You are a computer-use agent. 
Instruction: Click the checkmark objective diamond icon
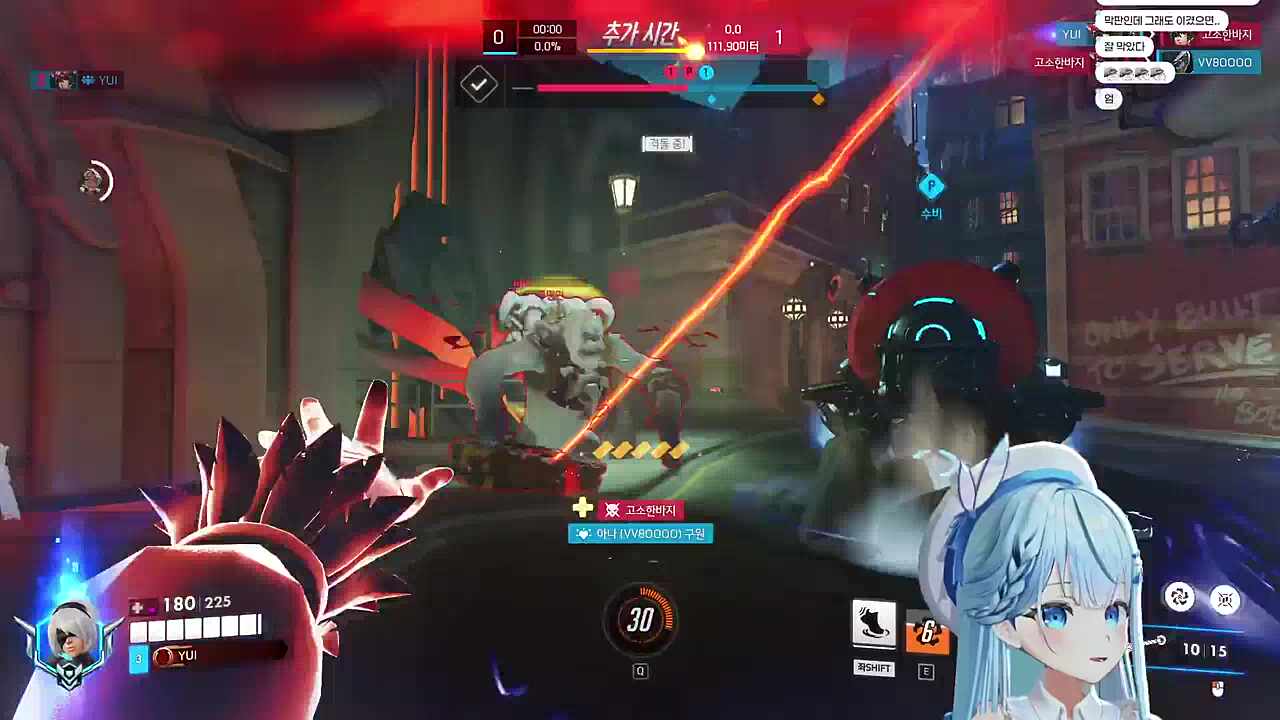tap(479, 85)
